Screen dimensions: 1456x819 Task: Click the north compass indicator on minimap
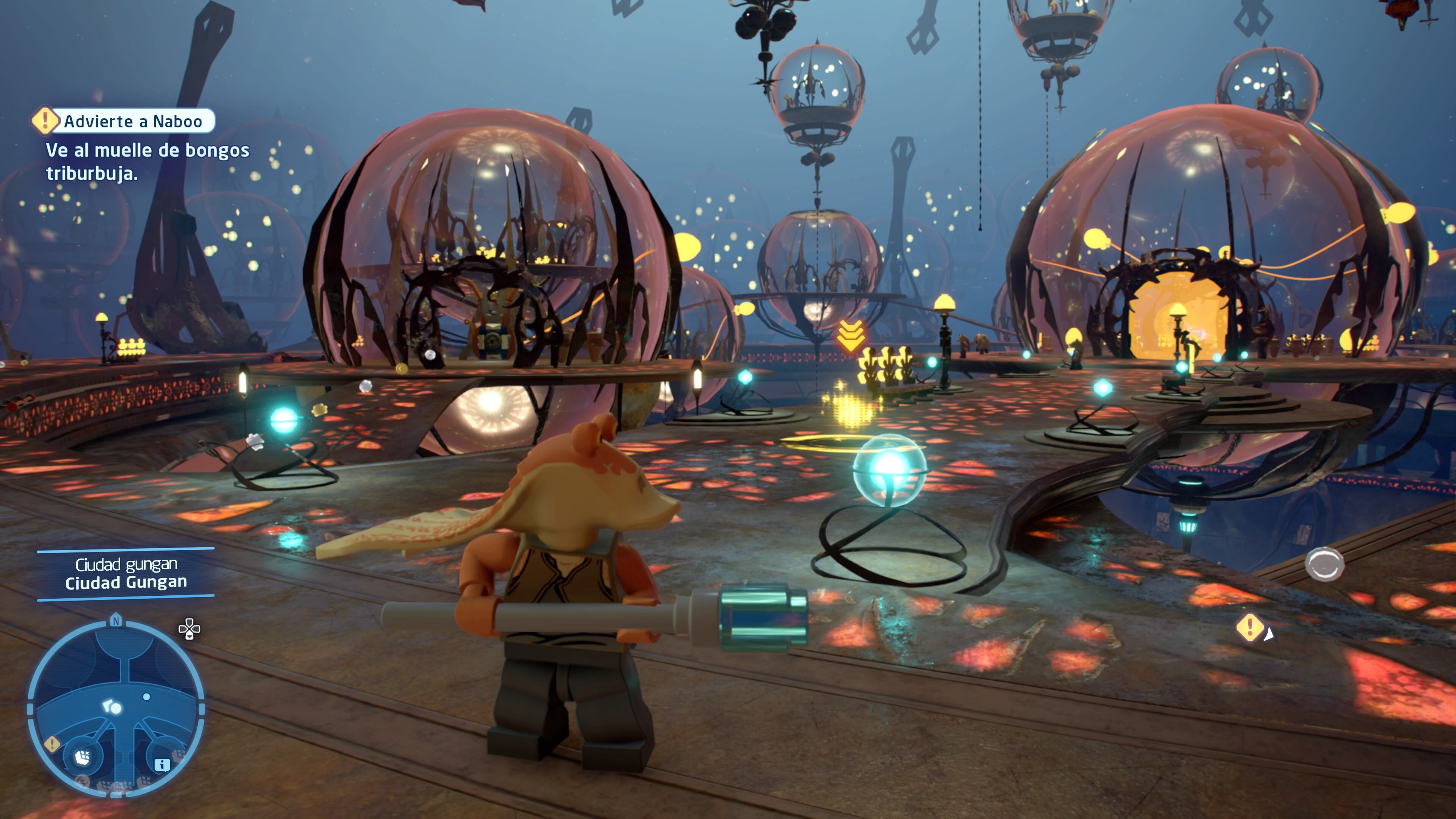coord(116,621)
